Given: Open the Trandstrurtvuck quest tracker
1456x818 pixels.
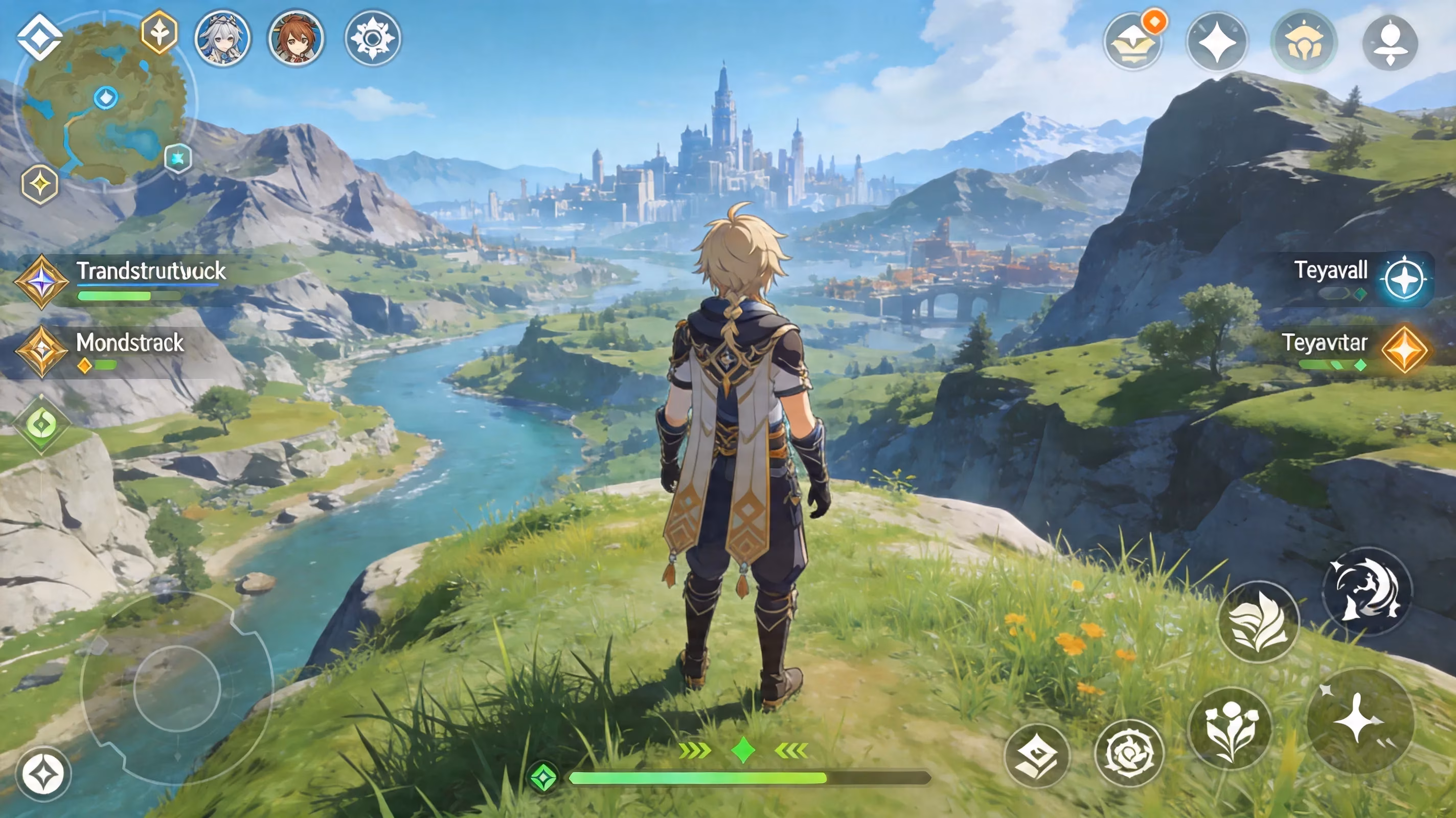Looking at the screenshot, I should click(150, 271).
